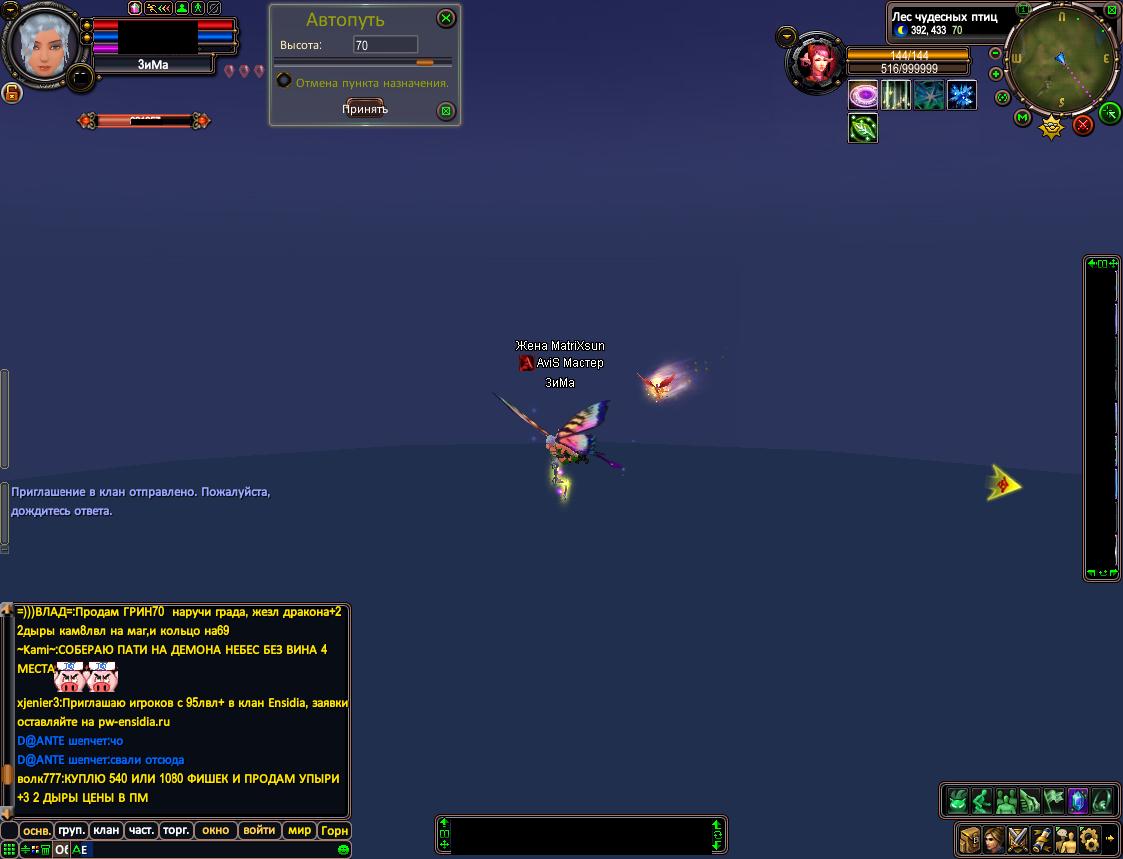
Task: Open the character portrait menu icon
Action: 993,838
